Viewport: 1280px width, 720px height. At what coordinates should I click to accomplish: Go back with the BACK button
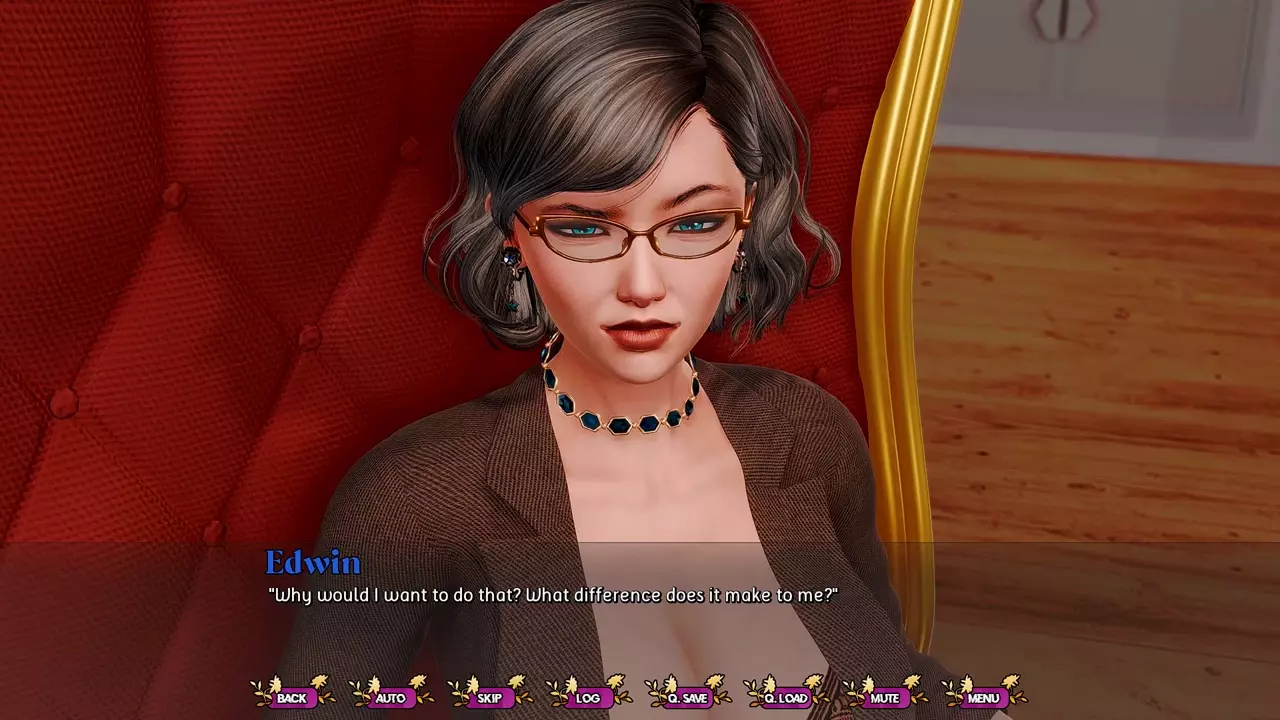291,697
